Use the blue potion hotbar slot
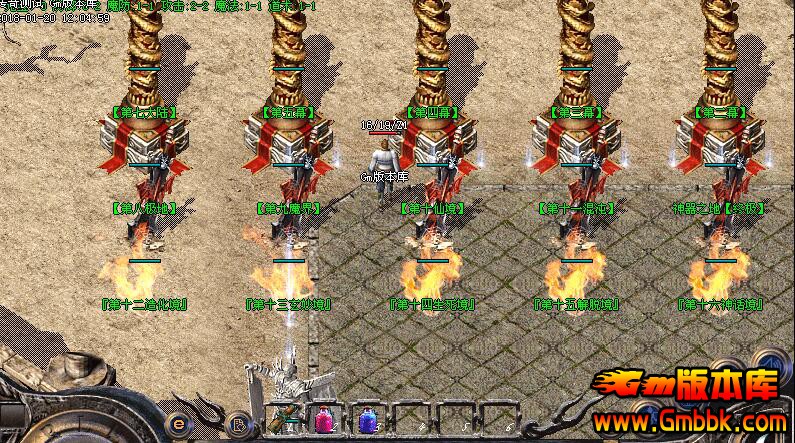Viewport: 795px width, 443px height. tap(365, 421)
